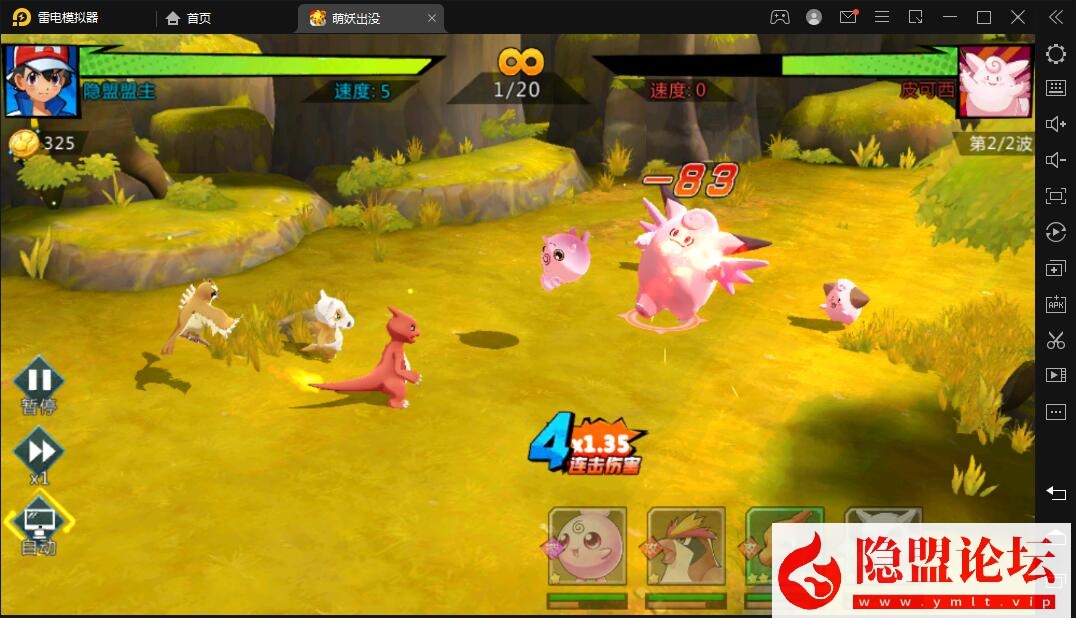Select the Clefable enemy boss portrait

coord(994,81)
